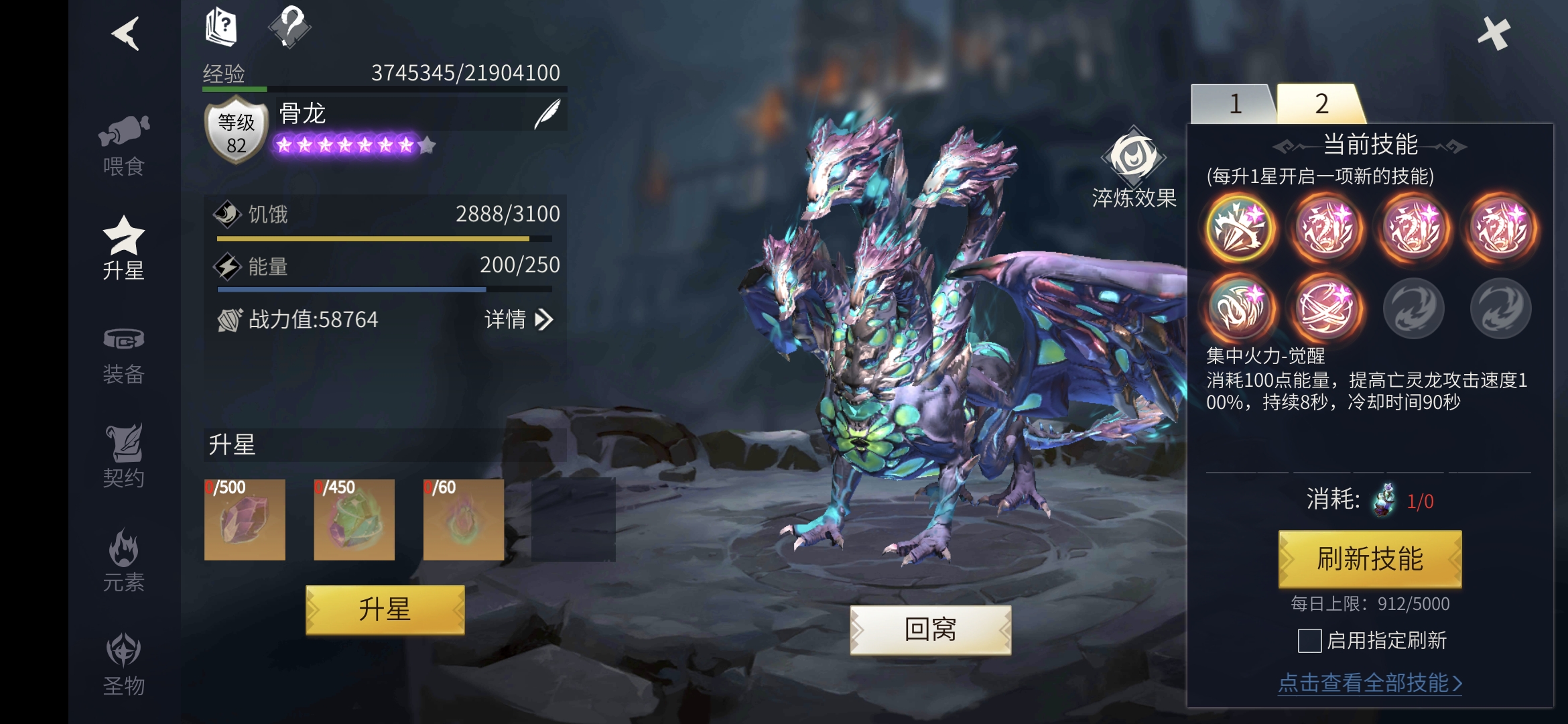The width and height of the screenshot is (1568, 724).
Task: Close the dragon panel with X
Action: (1494, 34)
